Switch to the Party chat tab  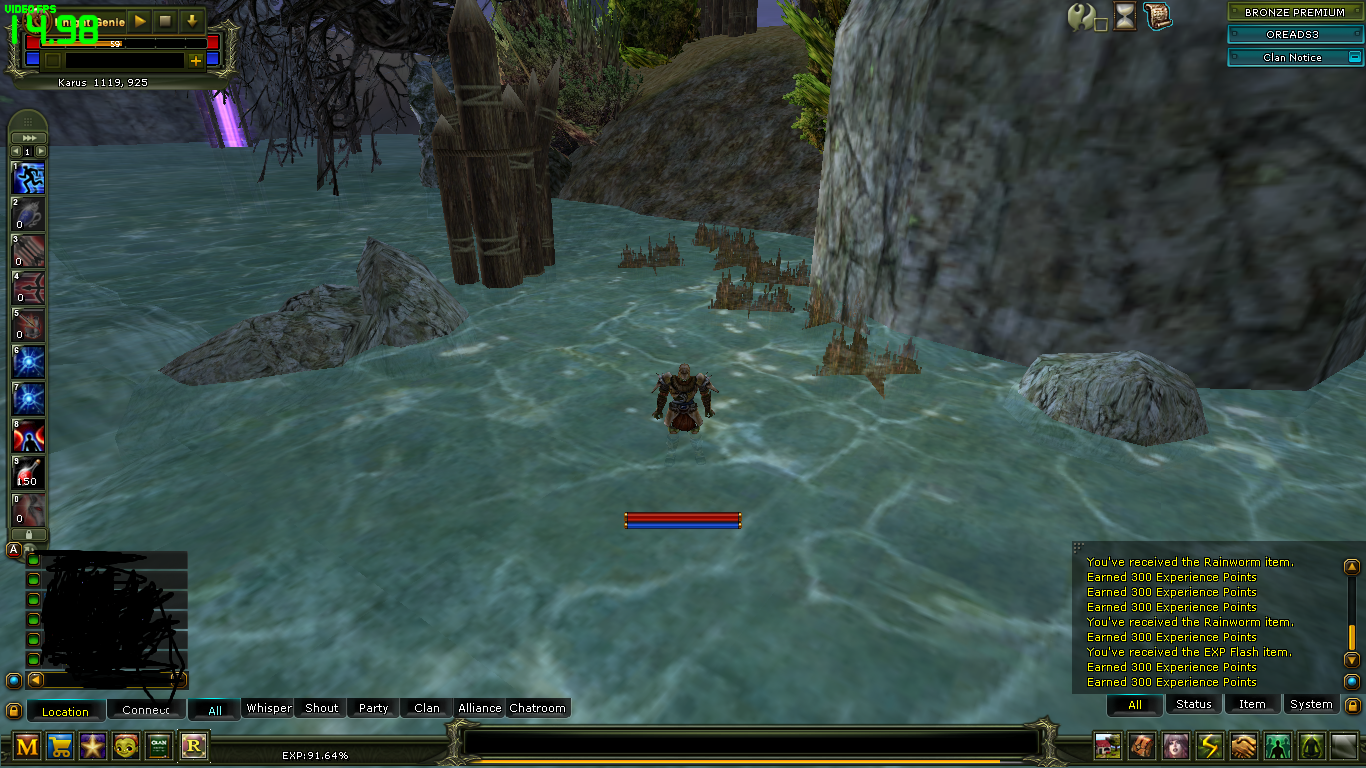(374, 708)
